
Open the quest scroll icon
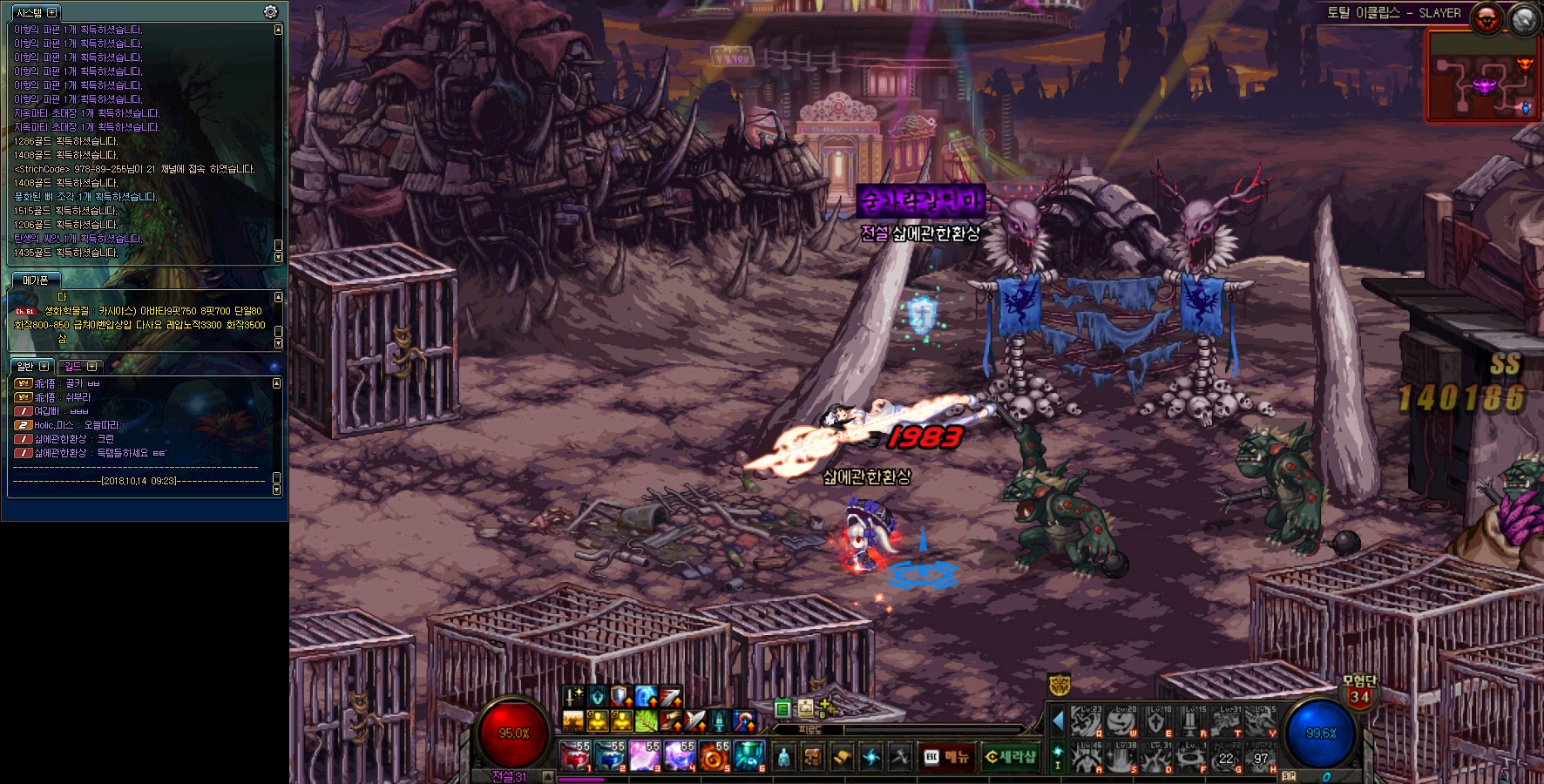coord(842,757)
